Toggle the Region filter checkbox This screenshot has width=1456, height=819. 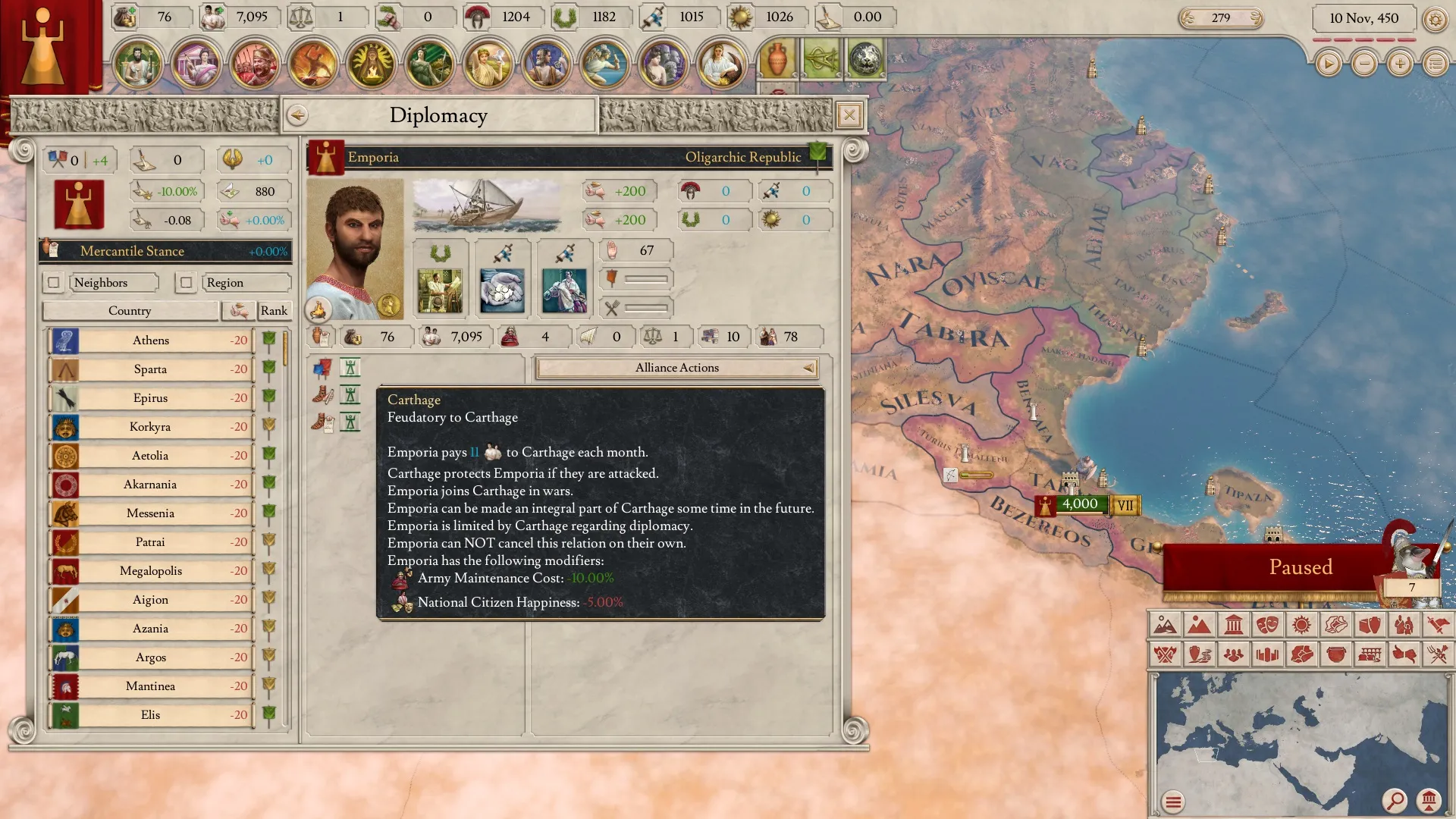coord(186,283)
